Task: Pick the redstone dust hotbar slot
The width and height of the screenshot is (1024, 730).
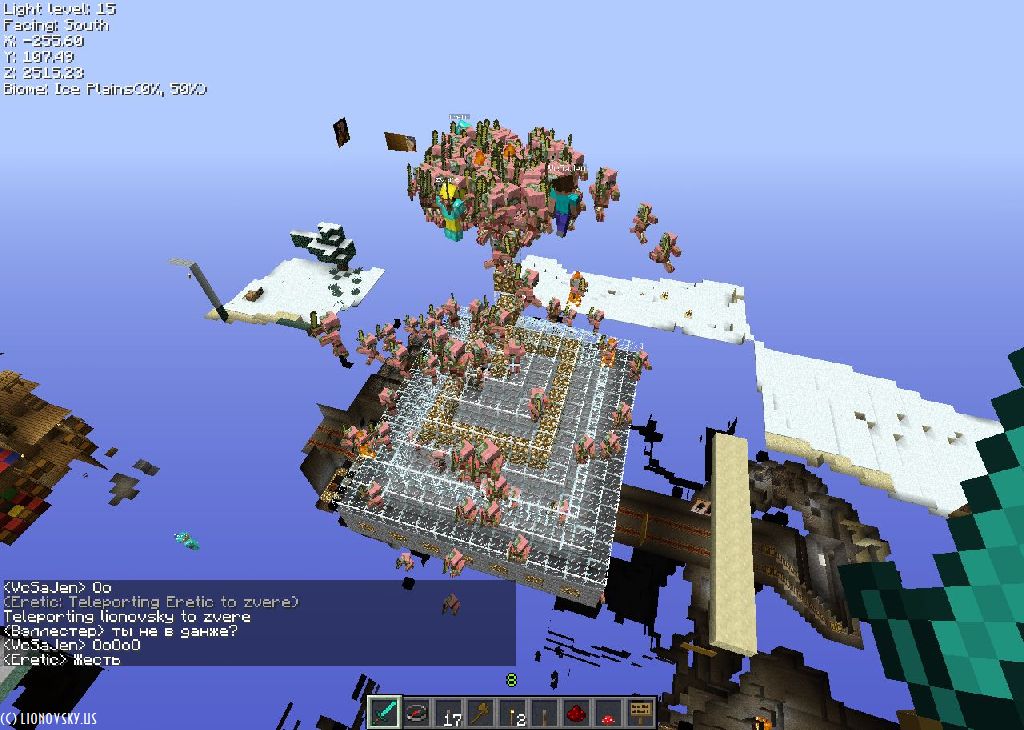Action: click(x=577, y=712)
